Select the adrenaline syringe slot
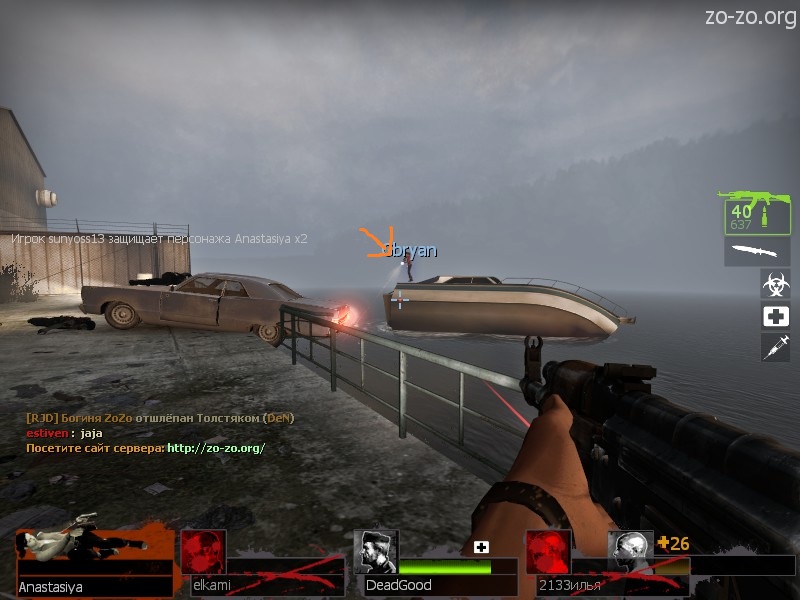Screen dimensions: 800x600 click(775, 347)
